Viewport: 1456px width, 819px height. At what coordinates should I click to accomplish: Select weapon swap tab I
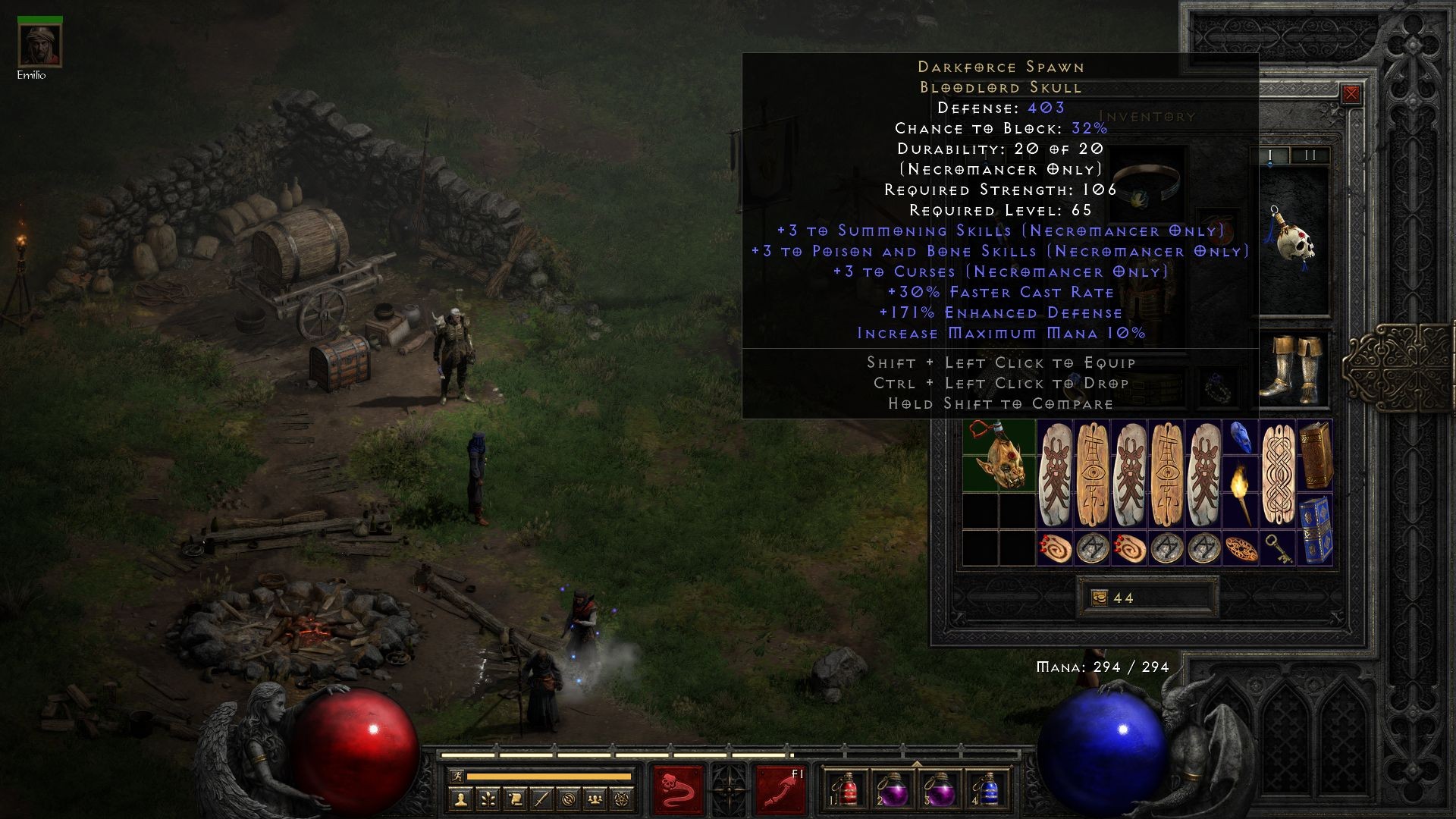click(x=1270, y=155)
